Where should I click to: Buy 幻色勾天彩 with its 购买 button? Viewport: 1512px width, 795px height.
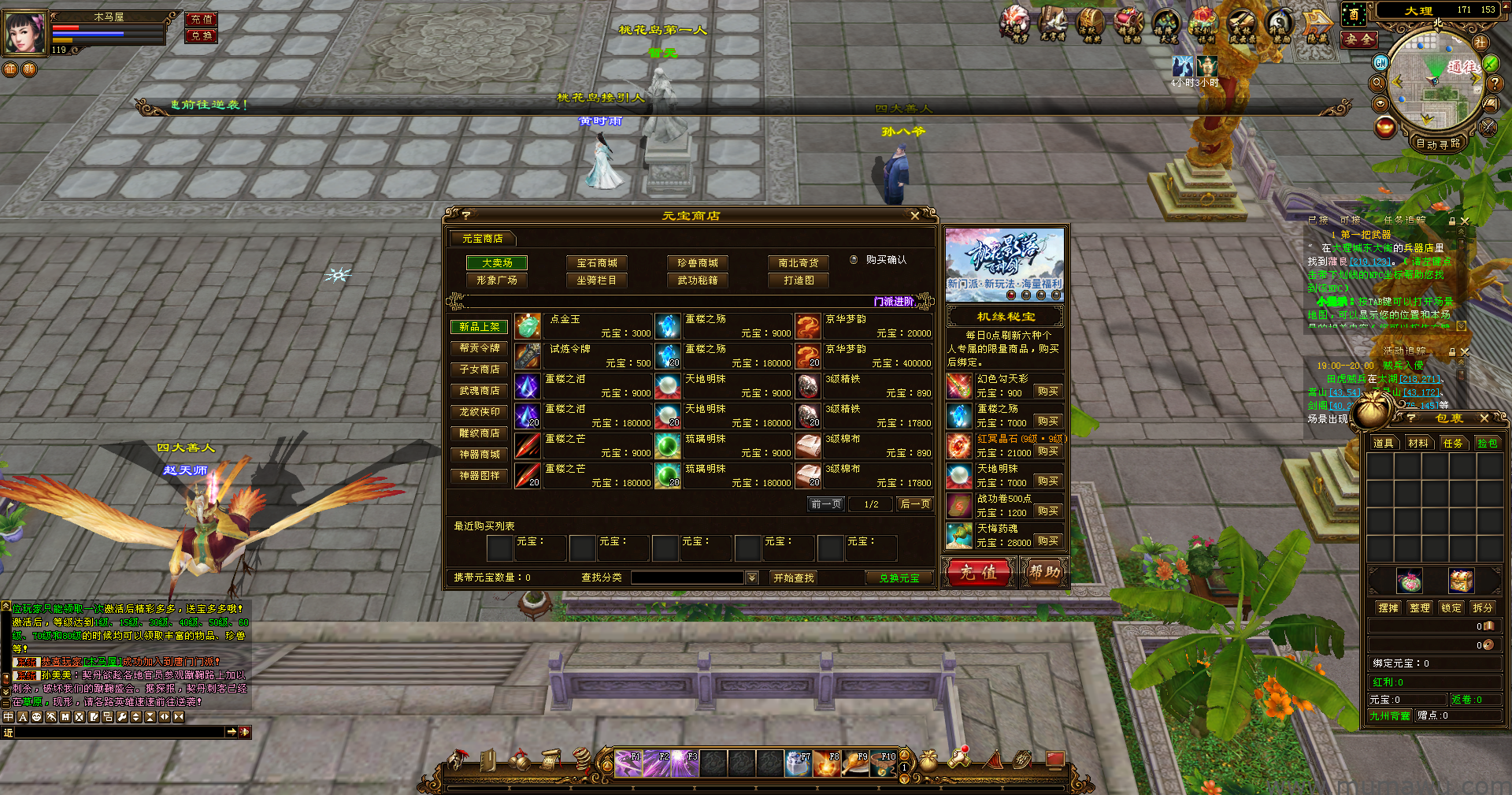1047,392
